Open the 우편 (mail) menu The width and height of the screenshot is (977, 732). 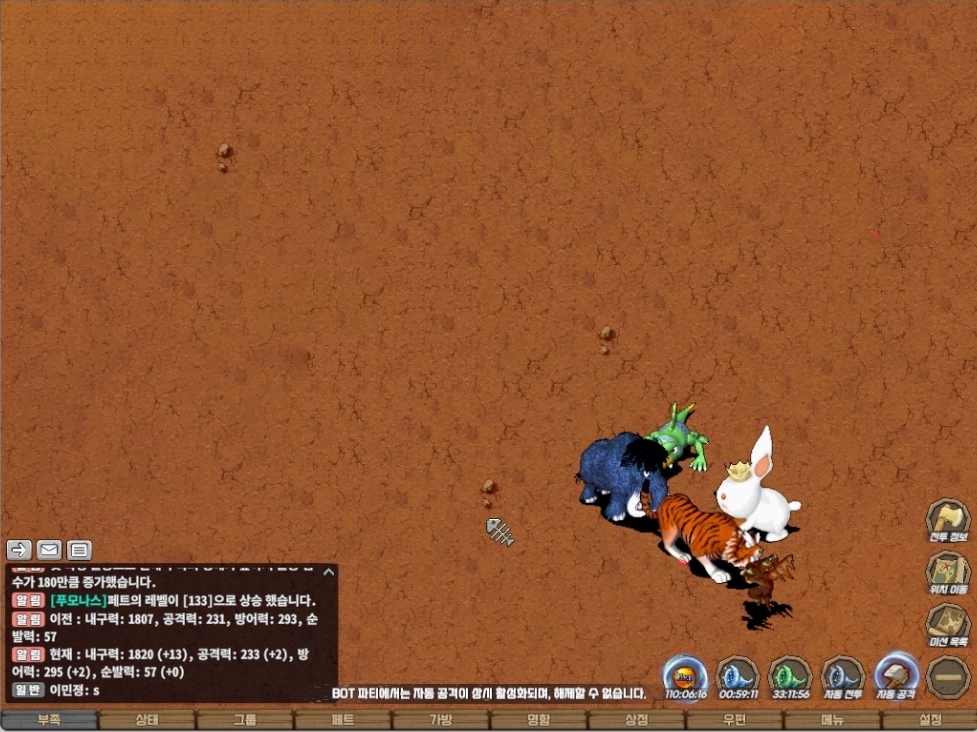click(x=735, y=720)
